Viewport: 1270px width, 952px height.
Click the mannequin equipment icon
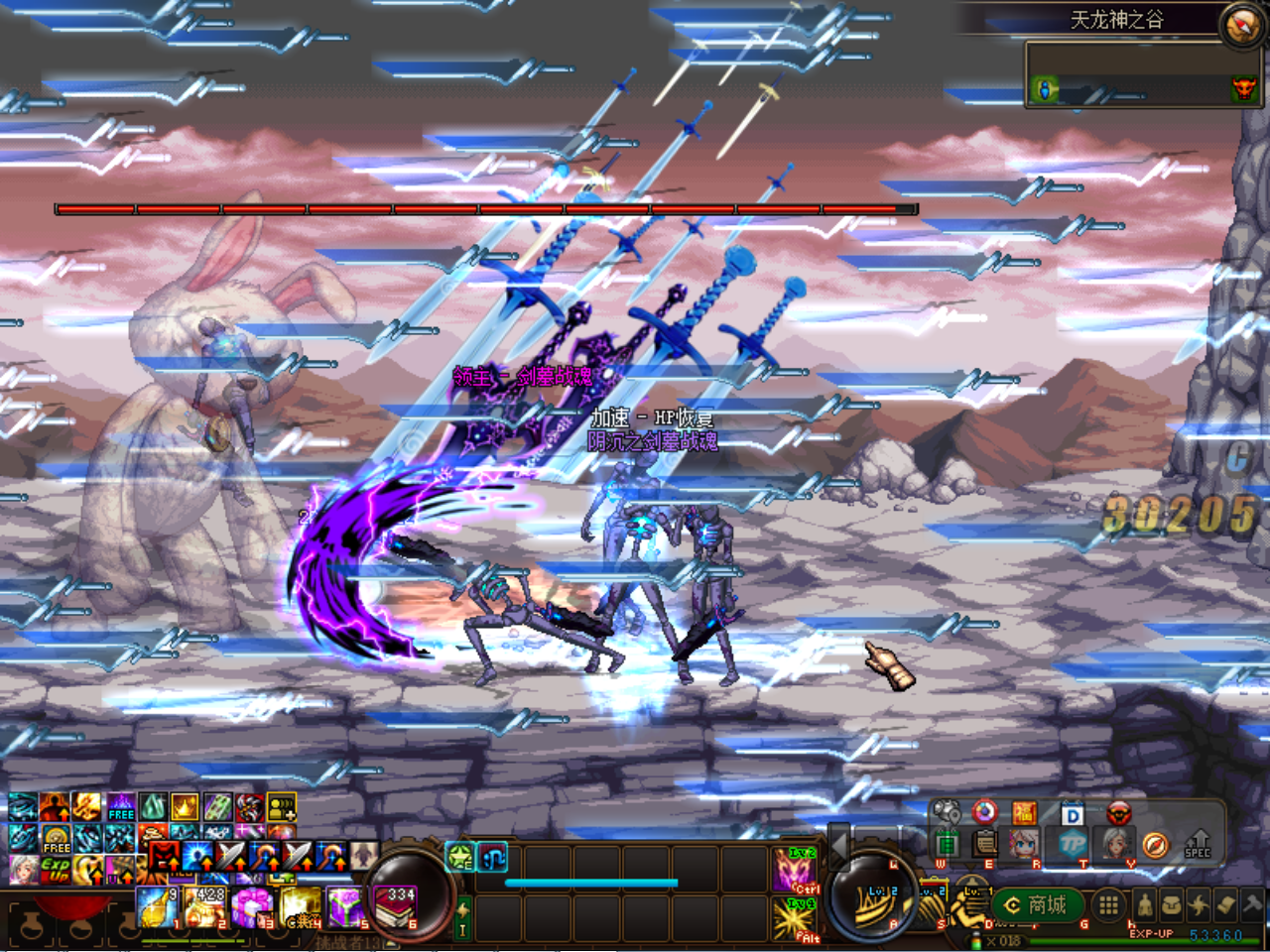[1145, 907]
